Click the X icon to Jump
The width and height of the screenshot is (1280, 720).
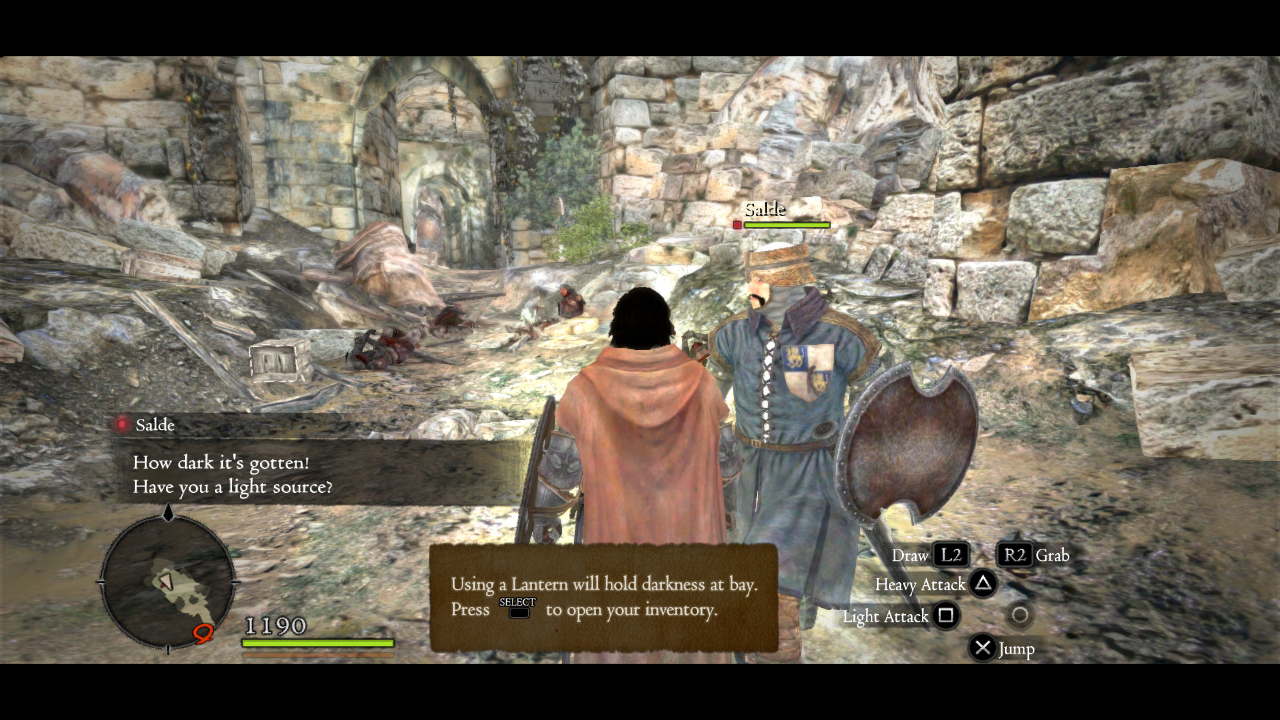pyautogui.click(x=983, y=648)
